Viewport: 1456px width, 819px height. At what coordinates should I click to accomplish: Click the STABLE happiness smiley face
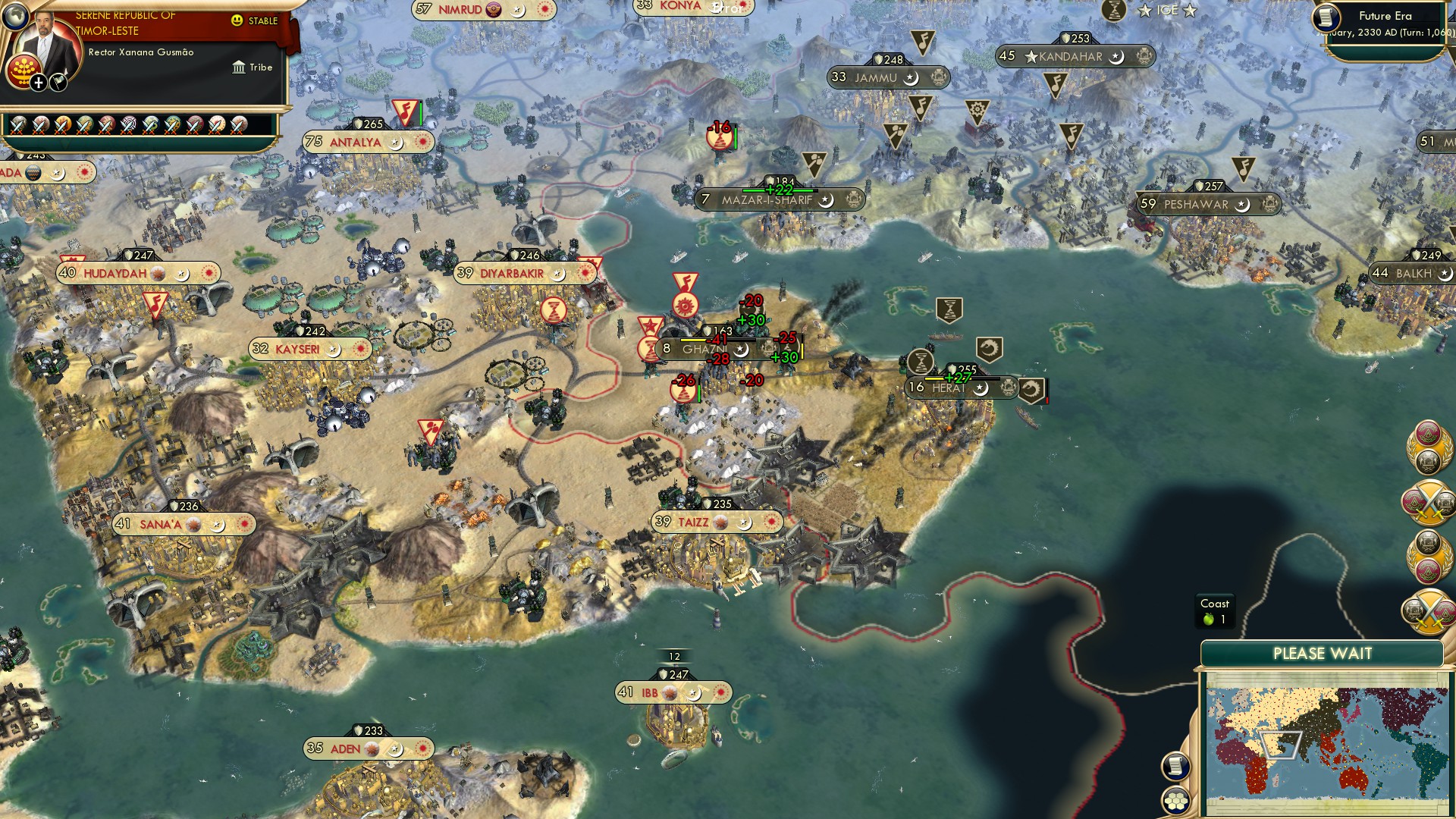coord(237,21)
